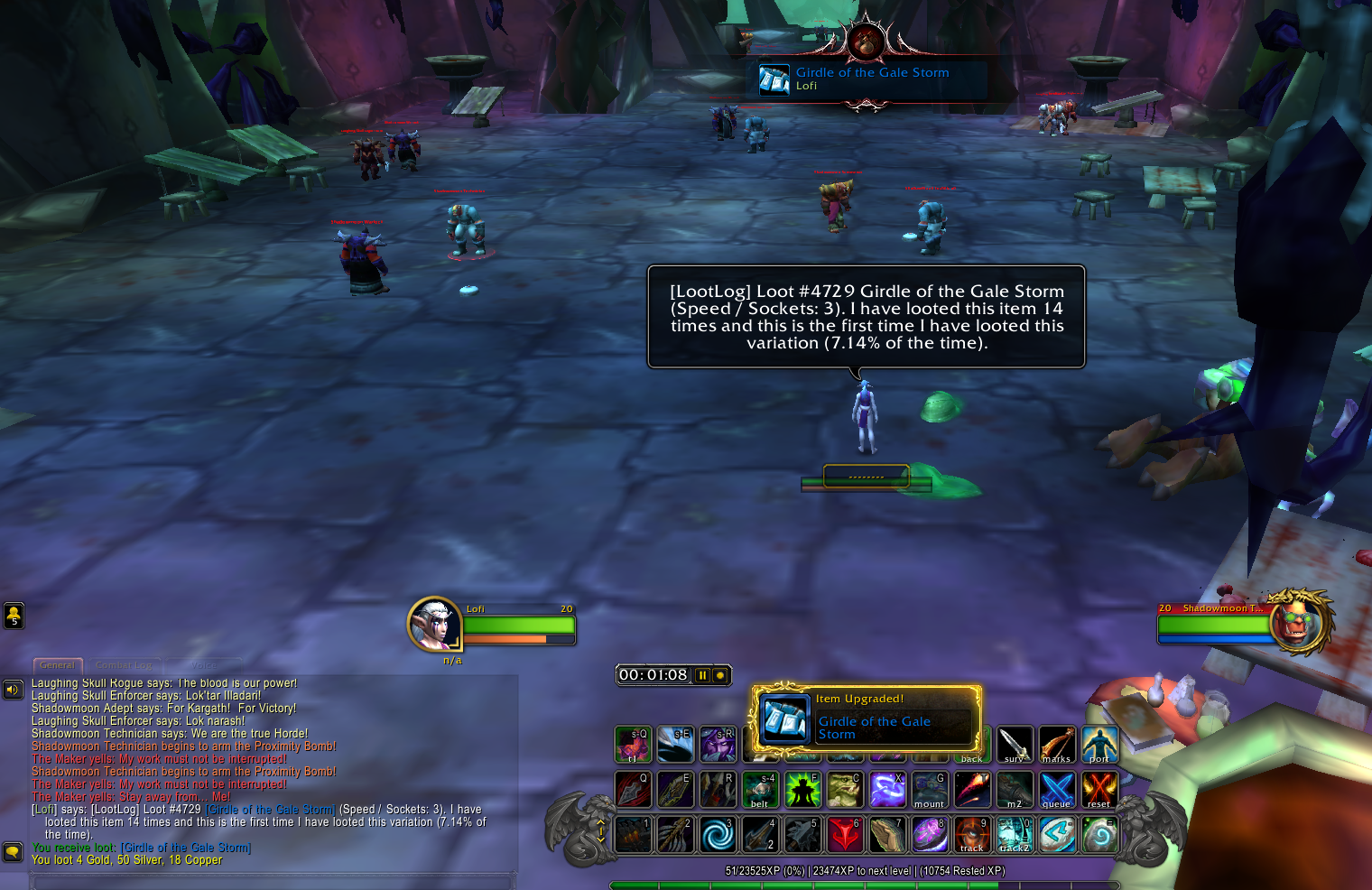This screenshot has width=1372, height=890.
Task: Open the social friends button showing 5
Action: [14, 616]
